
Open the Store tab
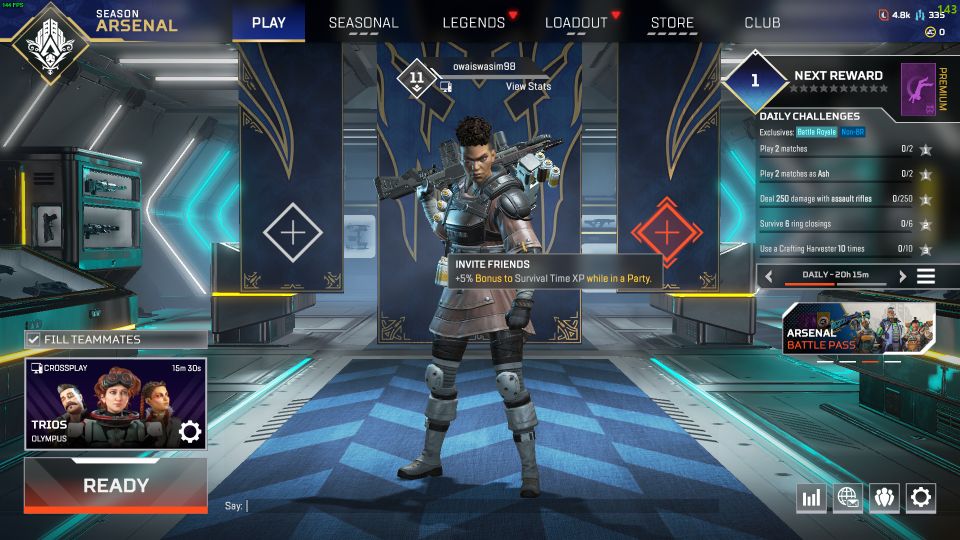click(672, 23)
